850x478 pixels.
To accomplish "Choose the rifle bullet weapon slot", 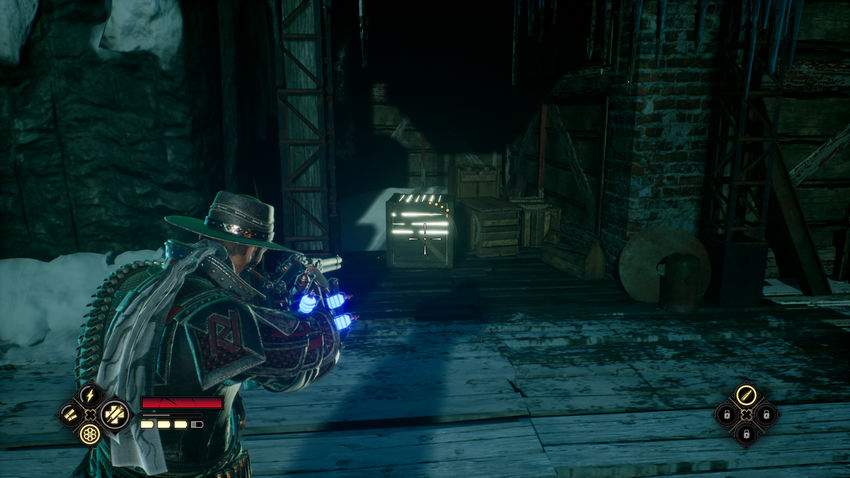I will (x=745, y=395).
